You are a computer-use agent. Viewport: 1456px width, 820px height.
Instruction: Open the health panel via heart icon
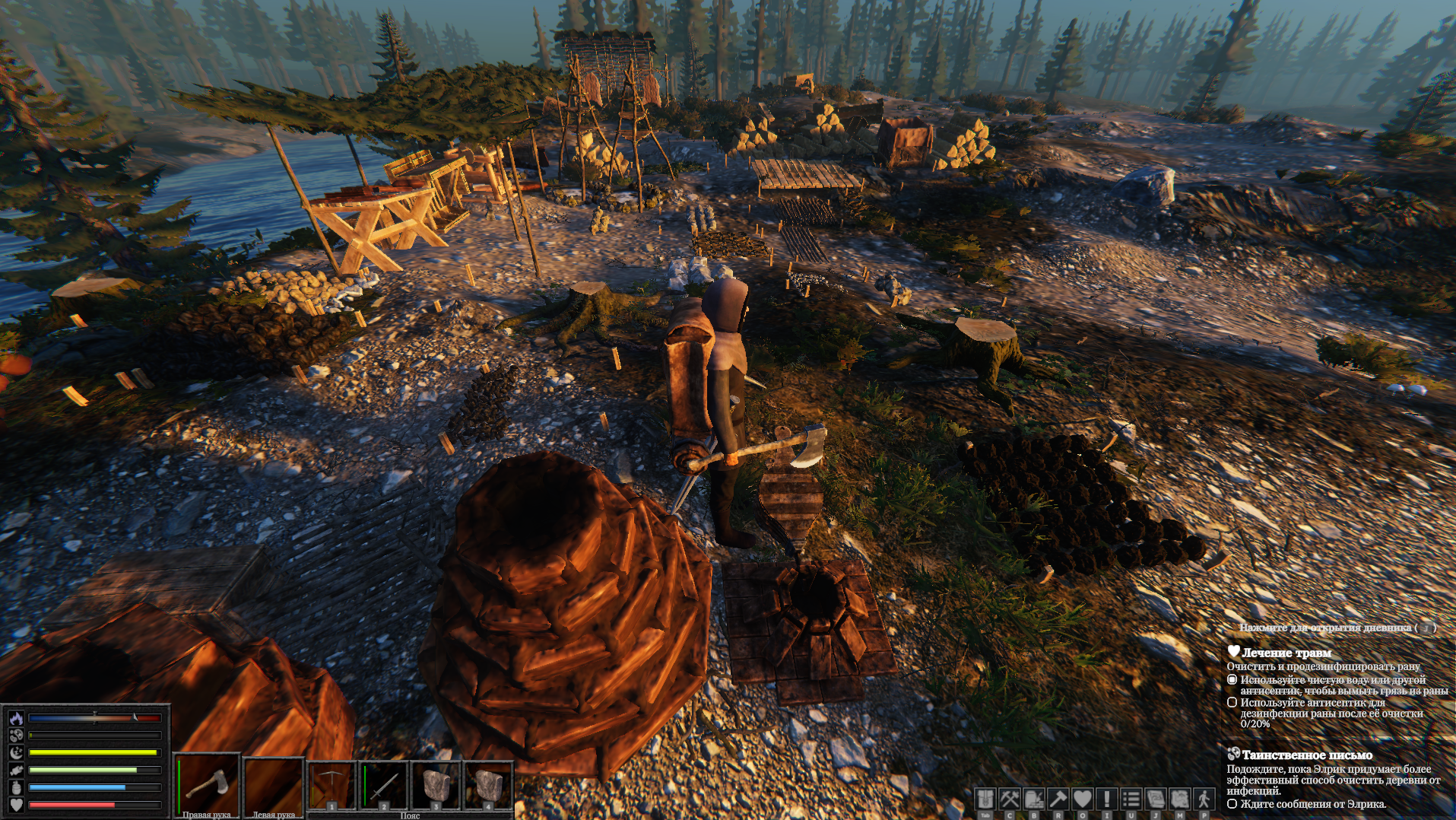pos(1083,799)
